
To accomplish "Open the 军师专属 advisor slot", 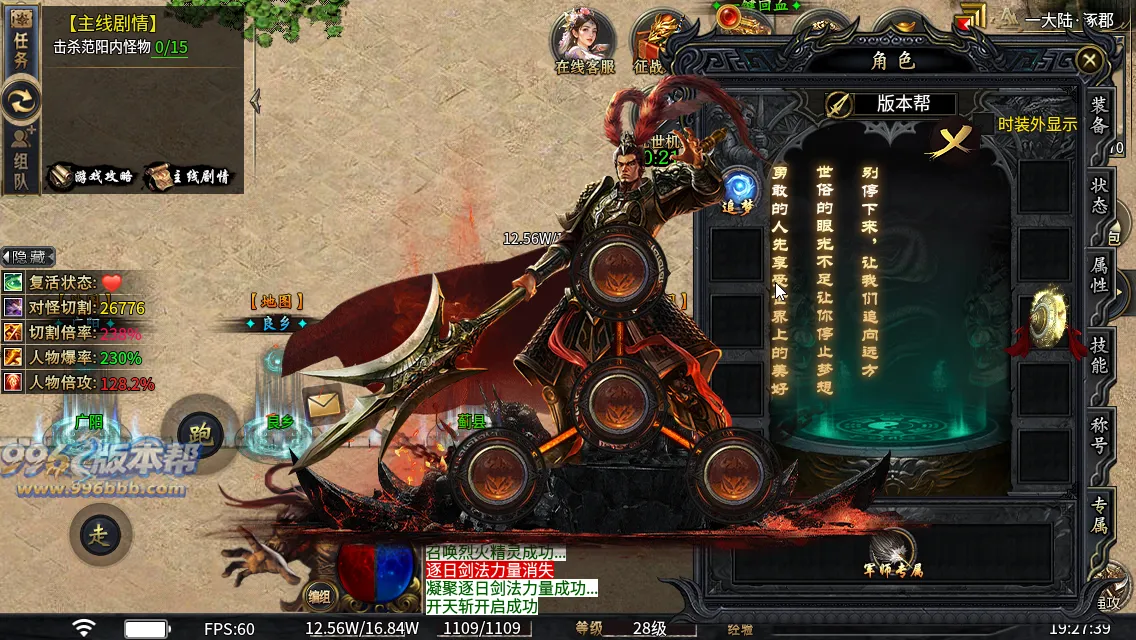I will [x=893, y=553].
